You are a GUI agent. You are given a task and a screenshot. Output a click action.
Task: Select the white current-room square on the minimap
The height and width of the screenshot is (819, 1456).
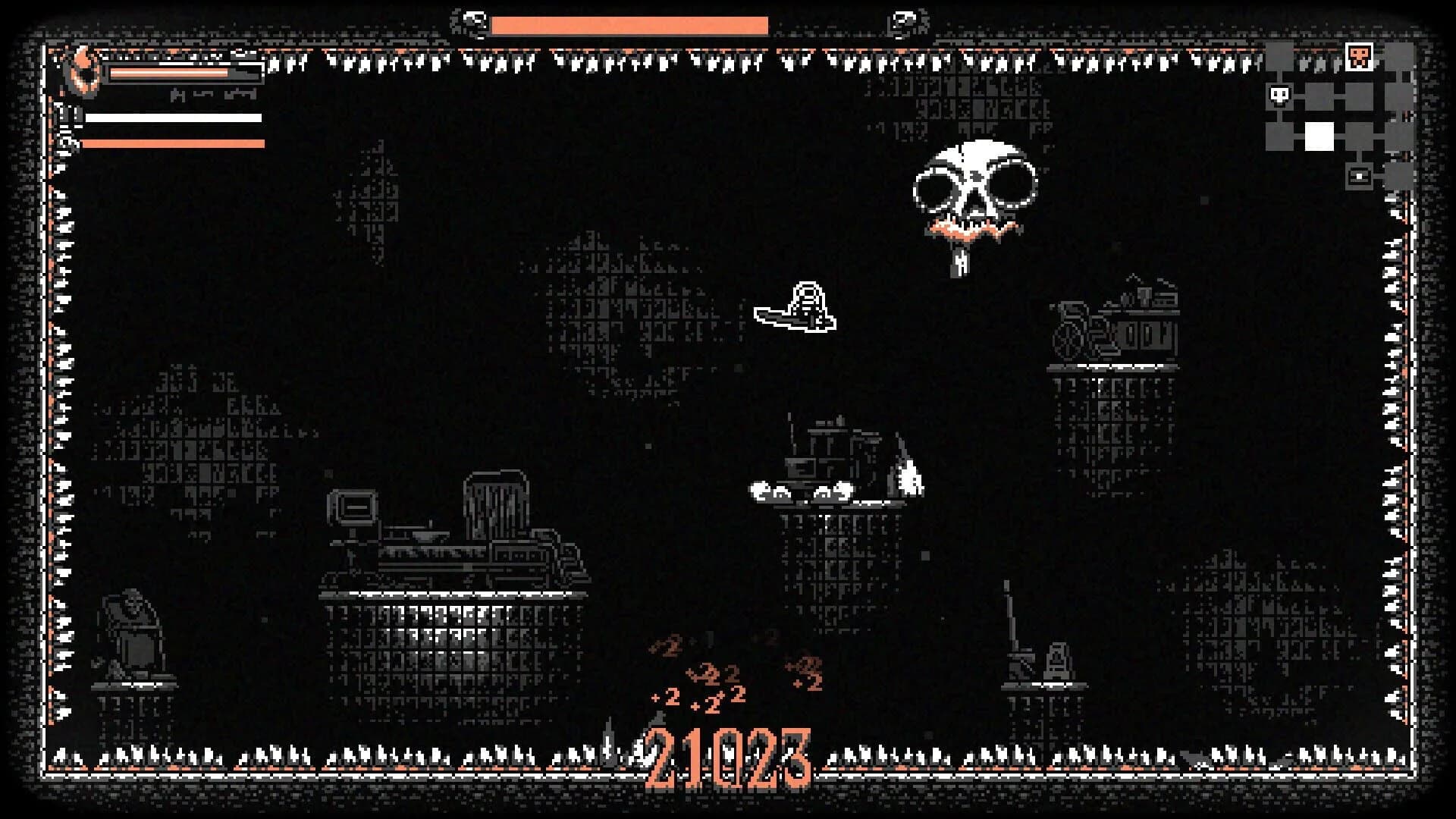(1319, 135)
